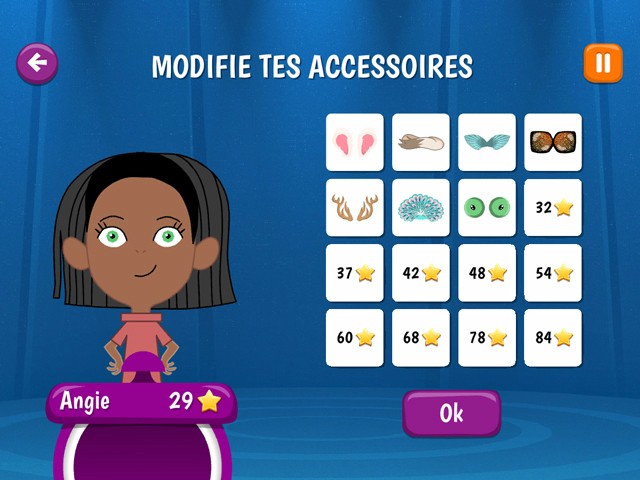Tap the locked 48-star accessory tile
640x480 pixels.
tap(487, 273)
